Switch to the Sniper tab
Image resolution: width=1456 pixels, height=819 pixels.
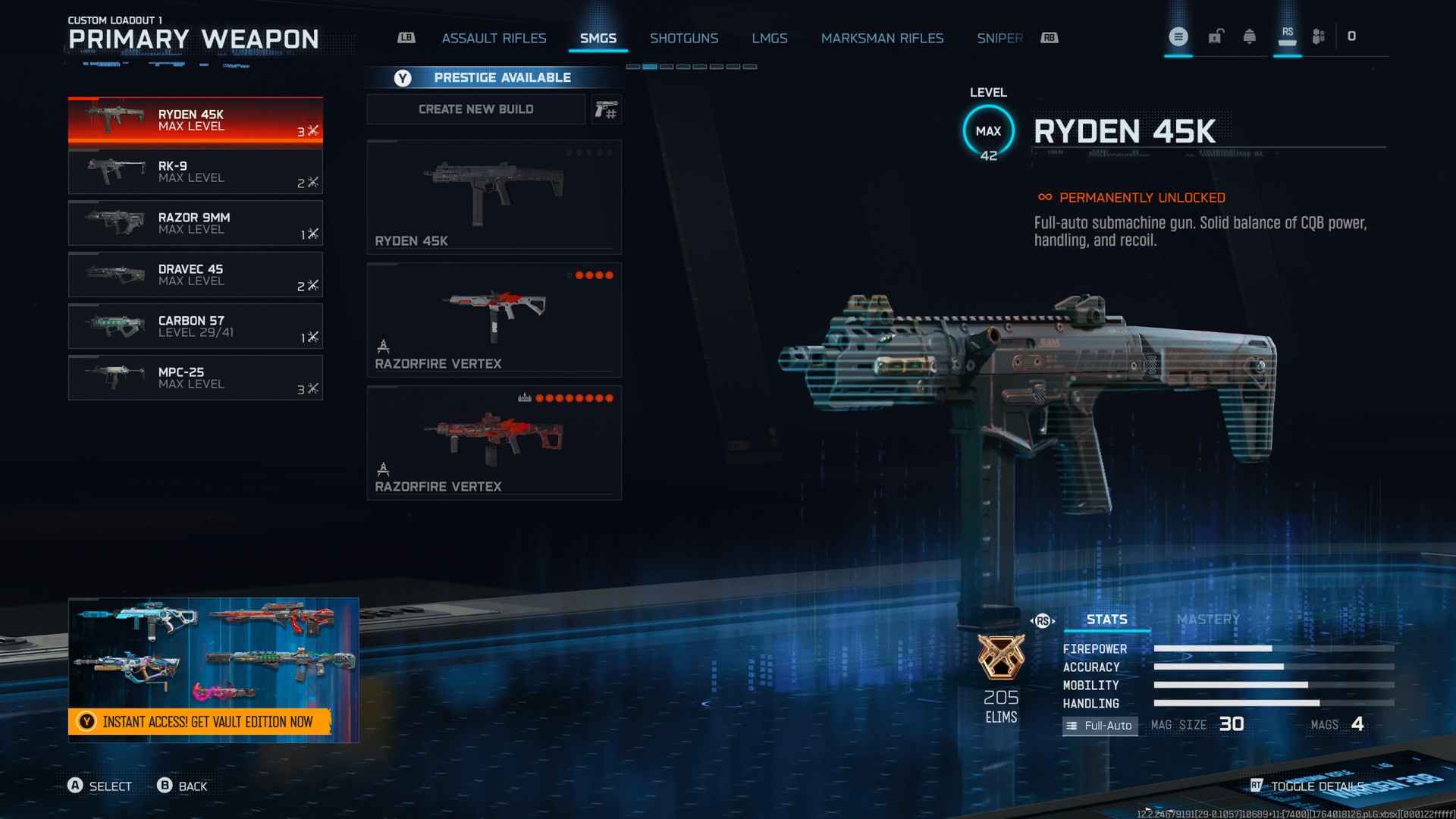[999, 38]
